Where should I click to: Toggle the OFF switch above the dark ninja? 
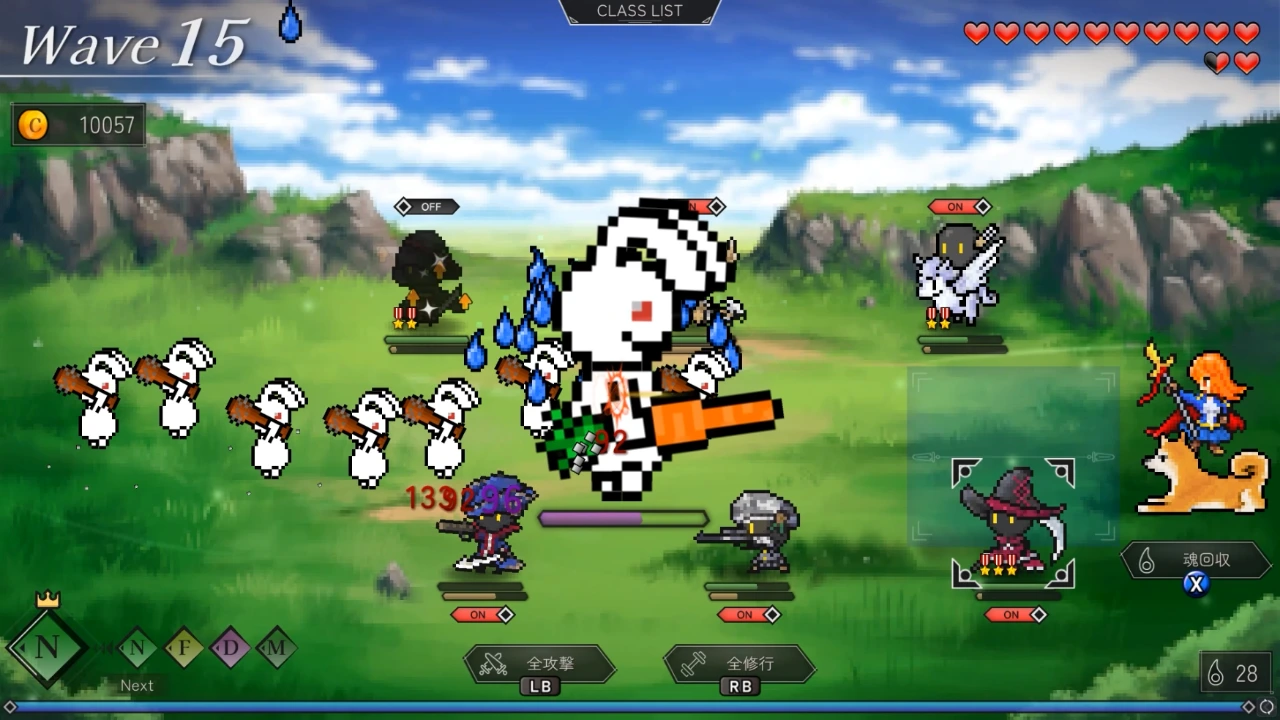click(427, 207)
